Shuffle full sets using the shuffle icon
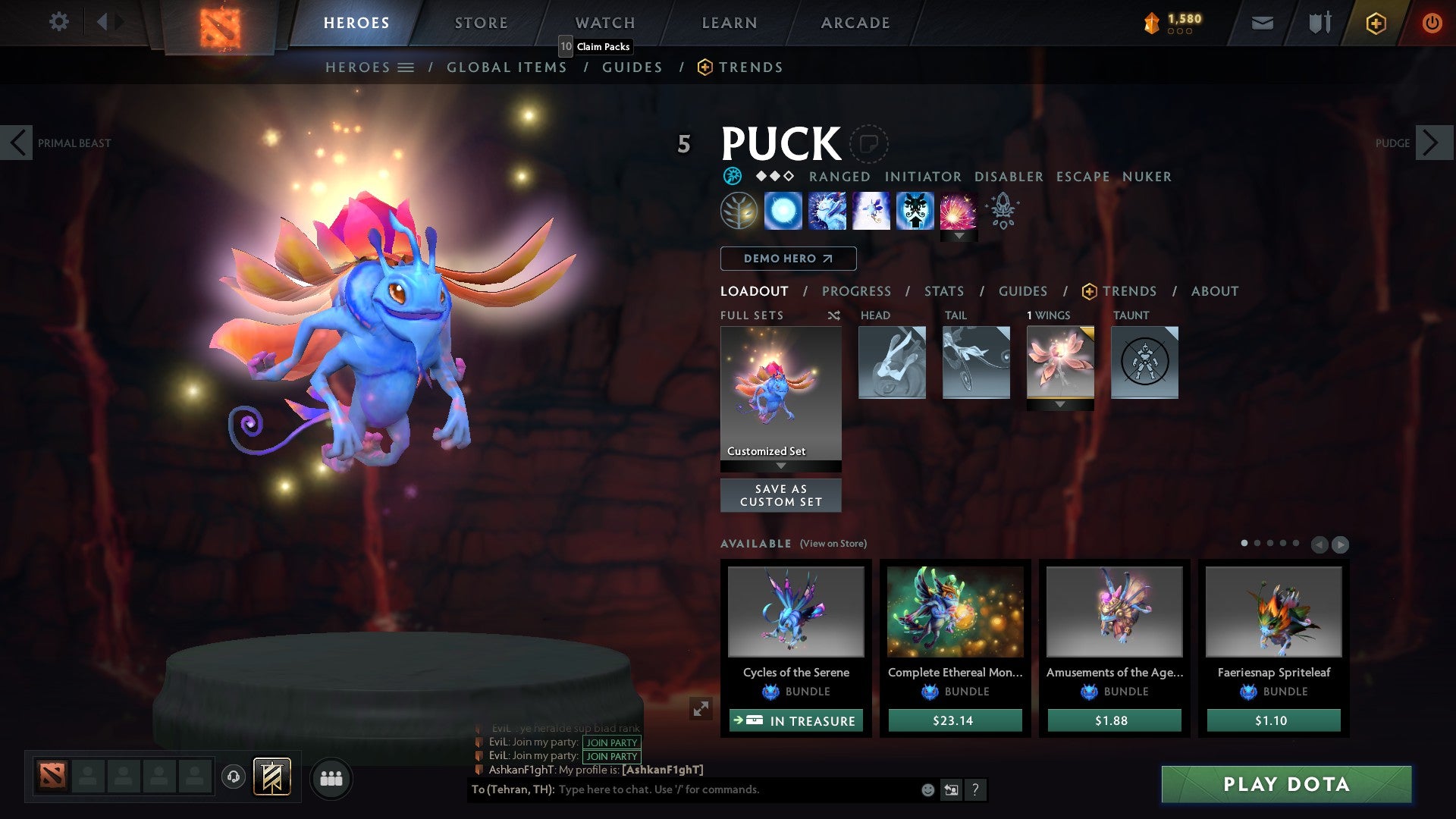The height and width of the screenshot is (819, 1456). pos(834,315)
